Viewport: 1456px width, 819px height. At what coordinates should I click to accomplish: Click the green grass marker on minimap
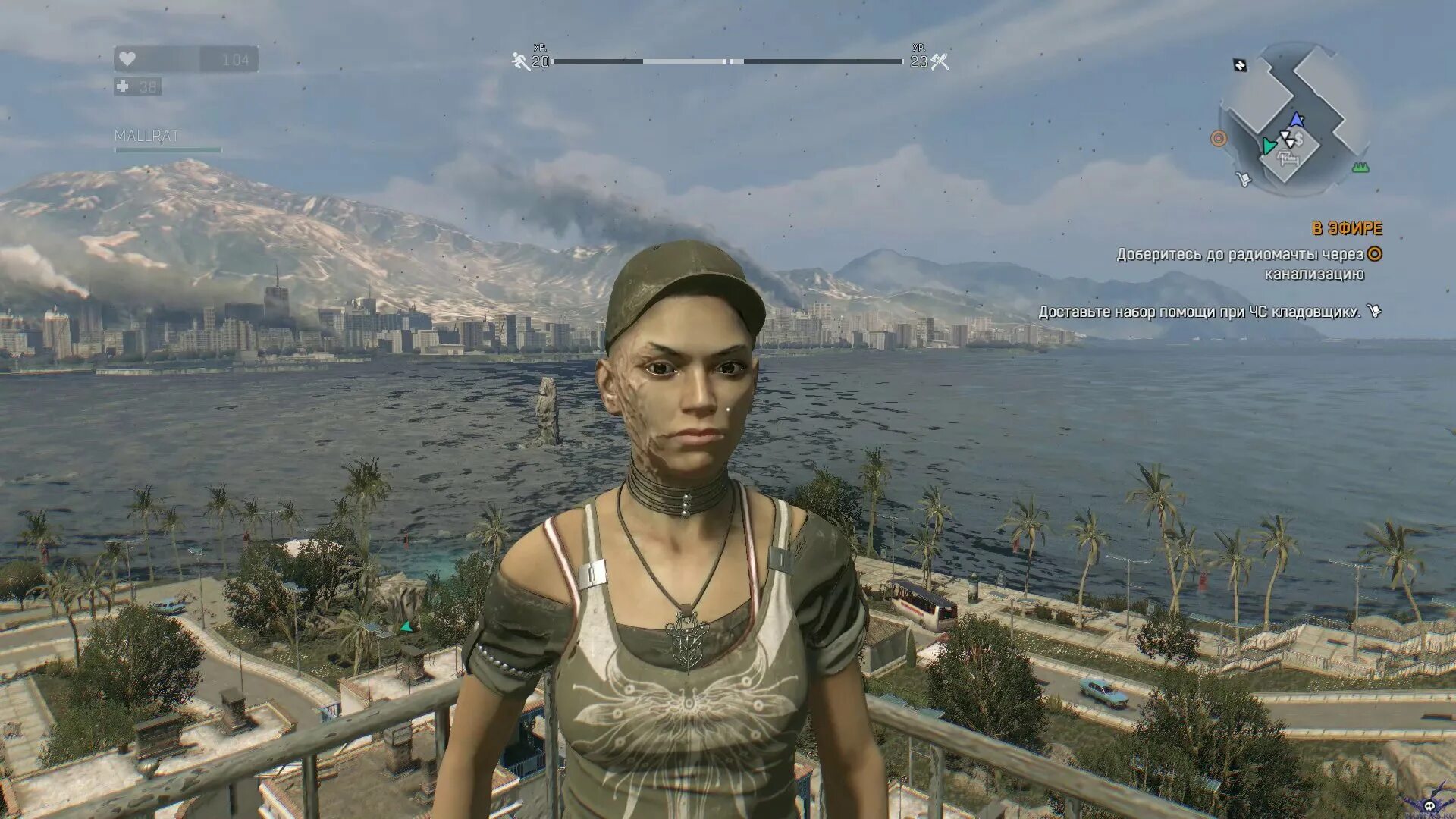pos(1360,167)
